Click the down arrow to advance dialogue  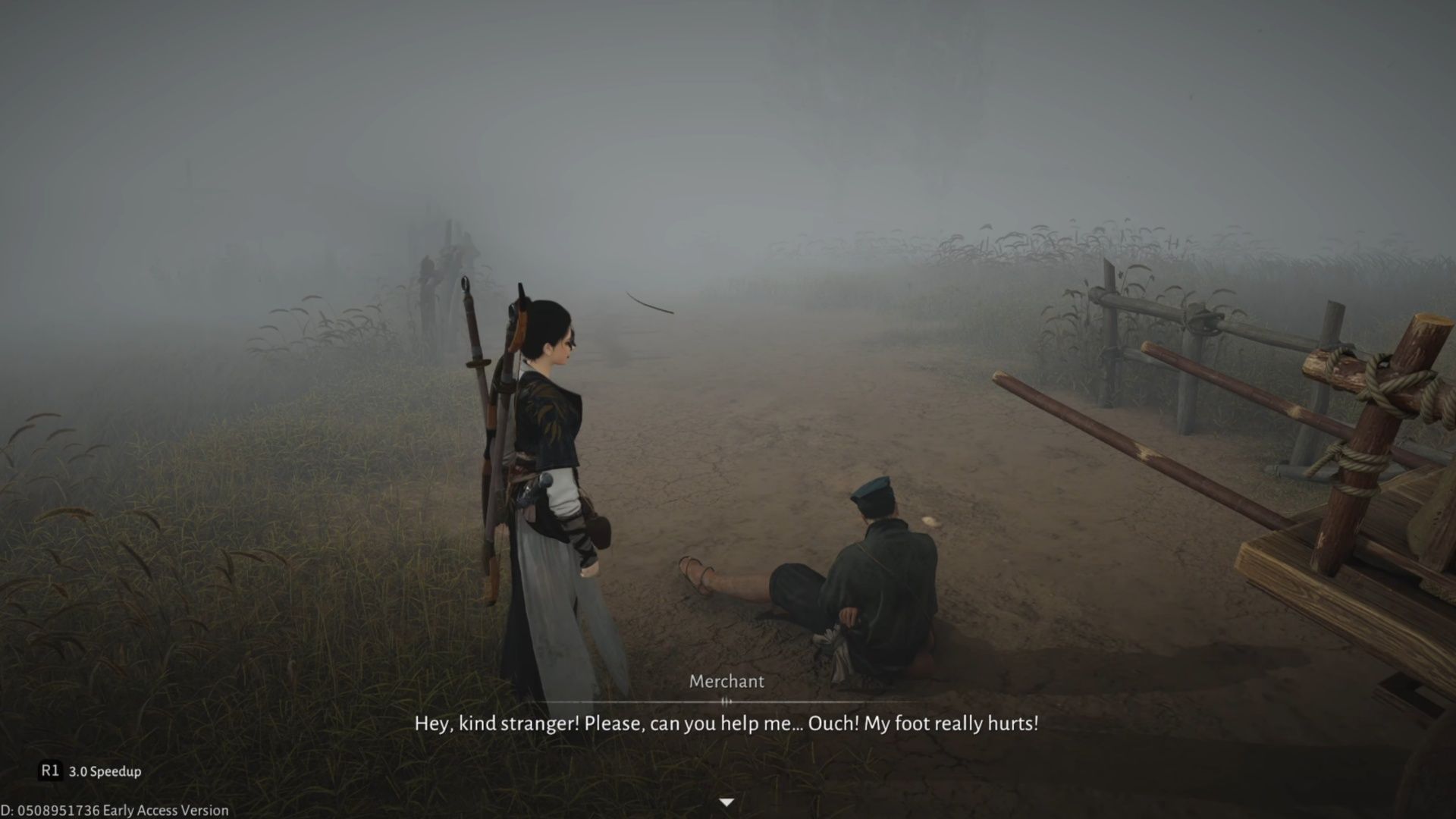[727, 801]
